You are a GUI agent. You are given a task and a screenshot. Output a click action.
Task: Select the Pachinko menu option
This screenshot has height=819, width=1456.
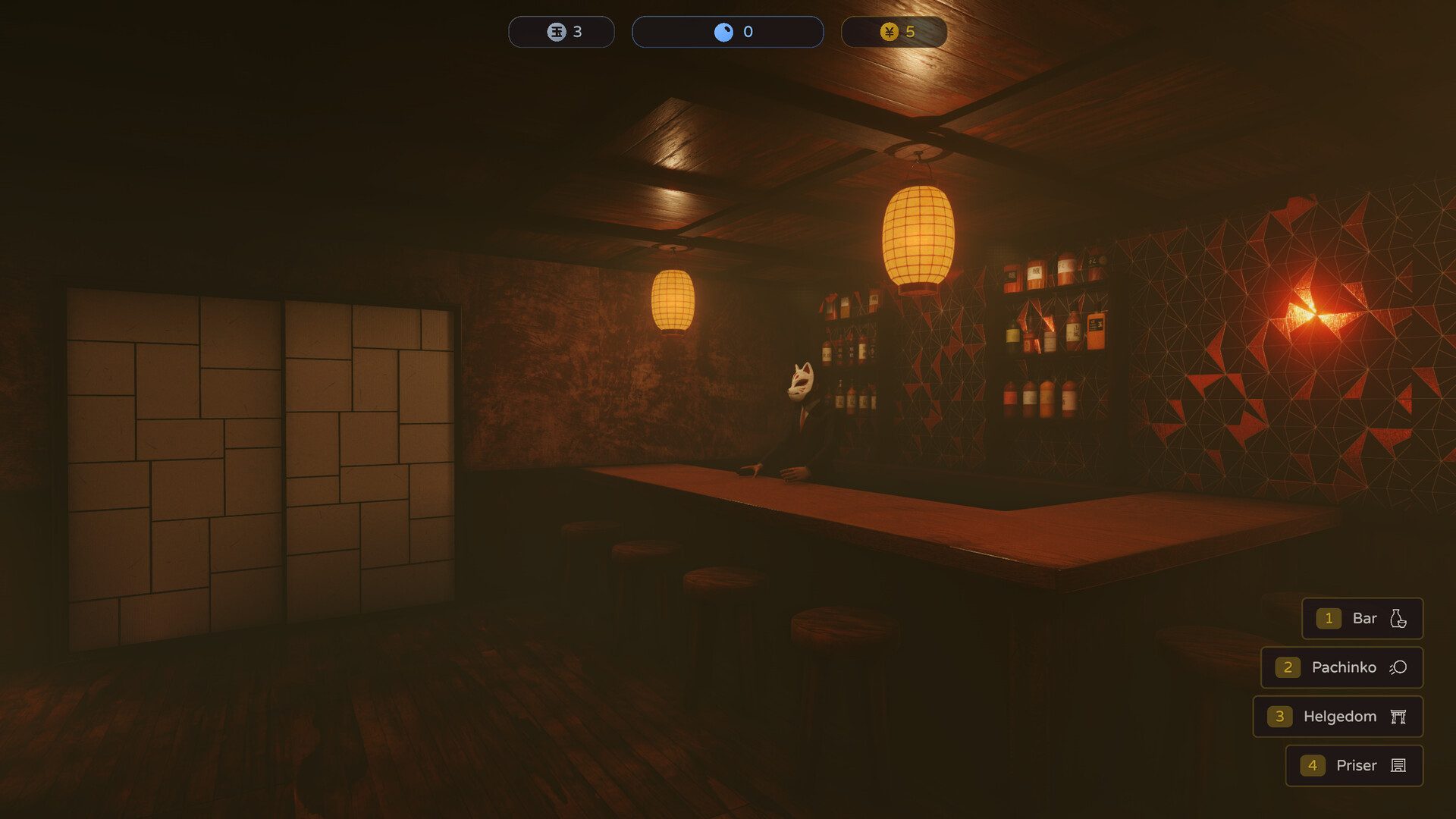pos(1344,667)
